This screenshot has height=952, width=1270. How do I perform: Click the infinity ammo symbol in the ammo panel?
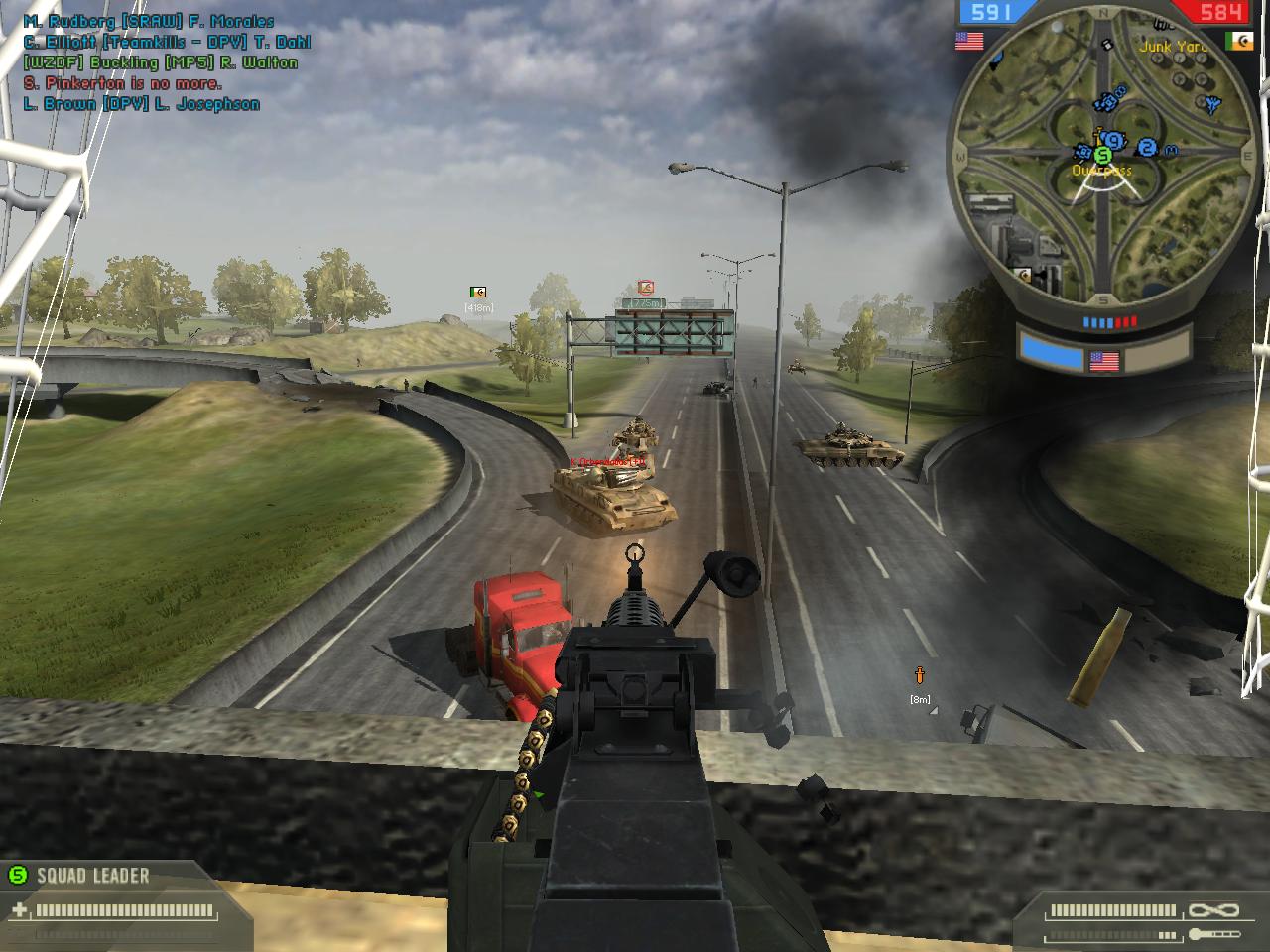1212,909
